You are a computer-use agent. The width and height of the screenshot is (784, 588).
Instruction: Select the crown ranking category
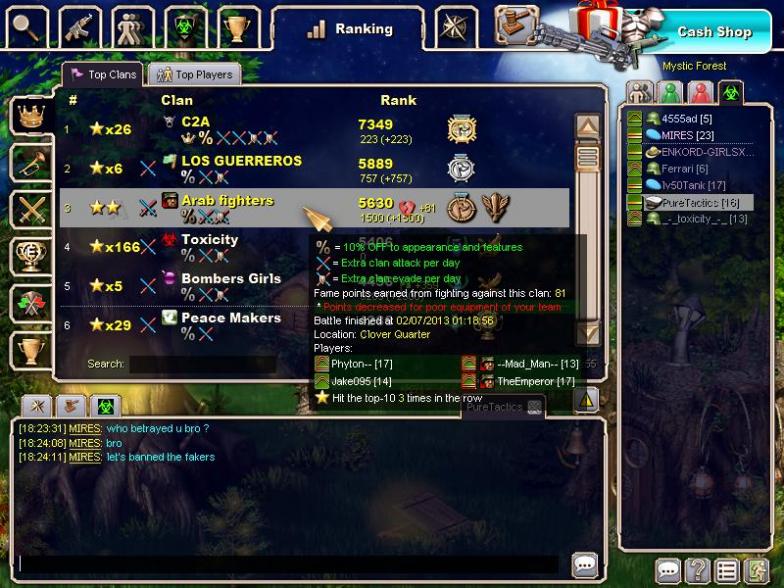30,115
